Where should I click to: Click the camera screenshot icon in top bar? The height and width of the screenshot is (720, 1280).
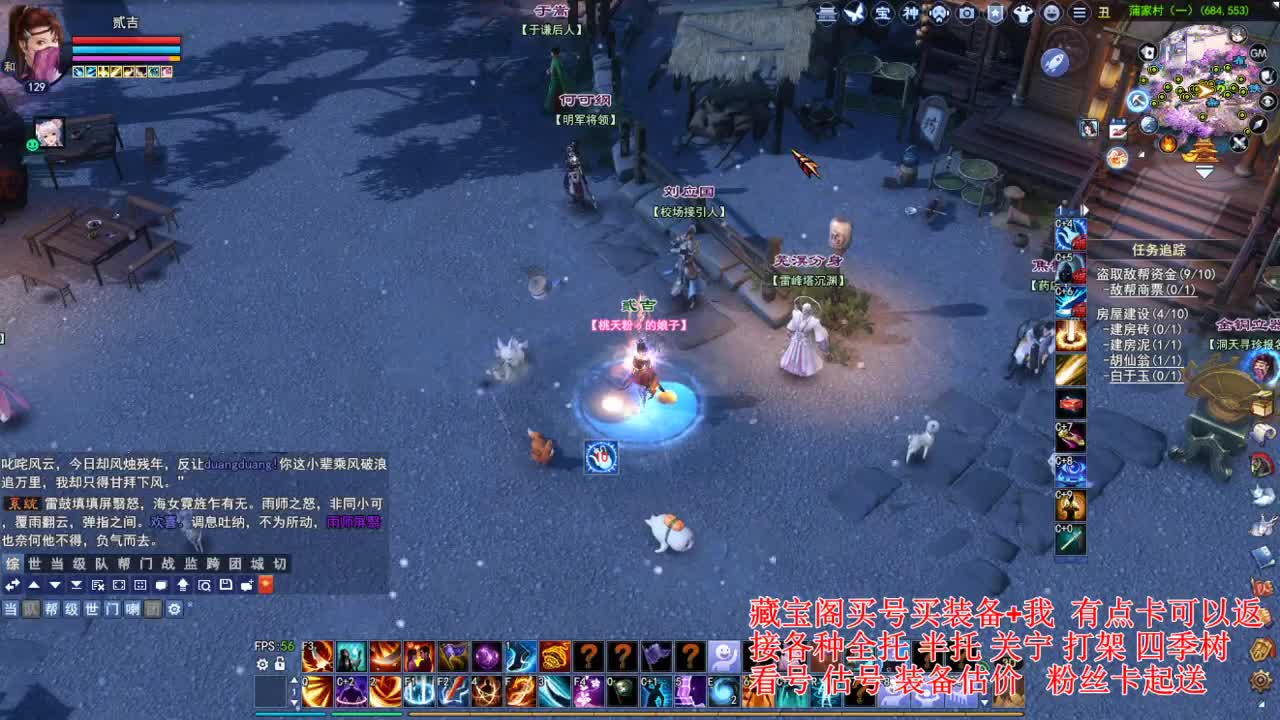[966, 14]
